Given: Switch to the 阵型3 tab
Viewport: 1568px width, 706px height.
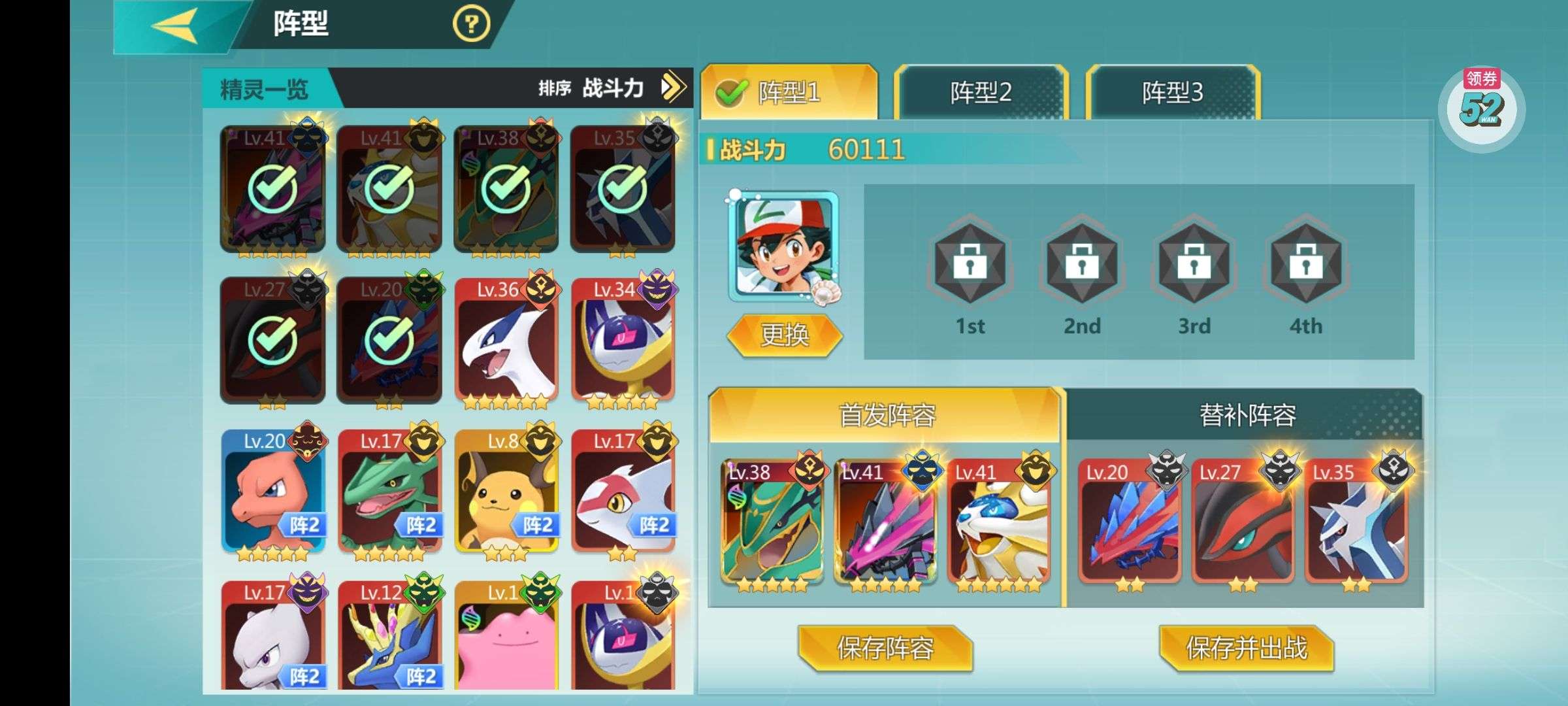Looking at the screenshot, I should coord(1172,93).
